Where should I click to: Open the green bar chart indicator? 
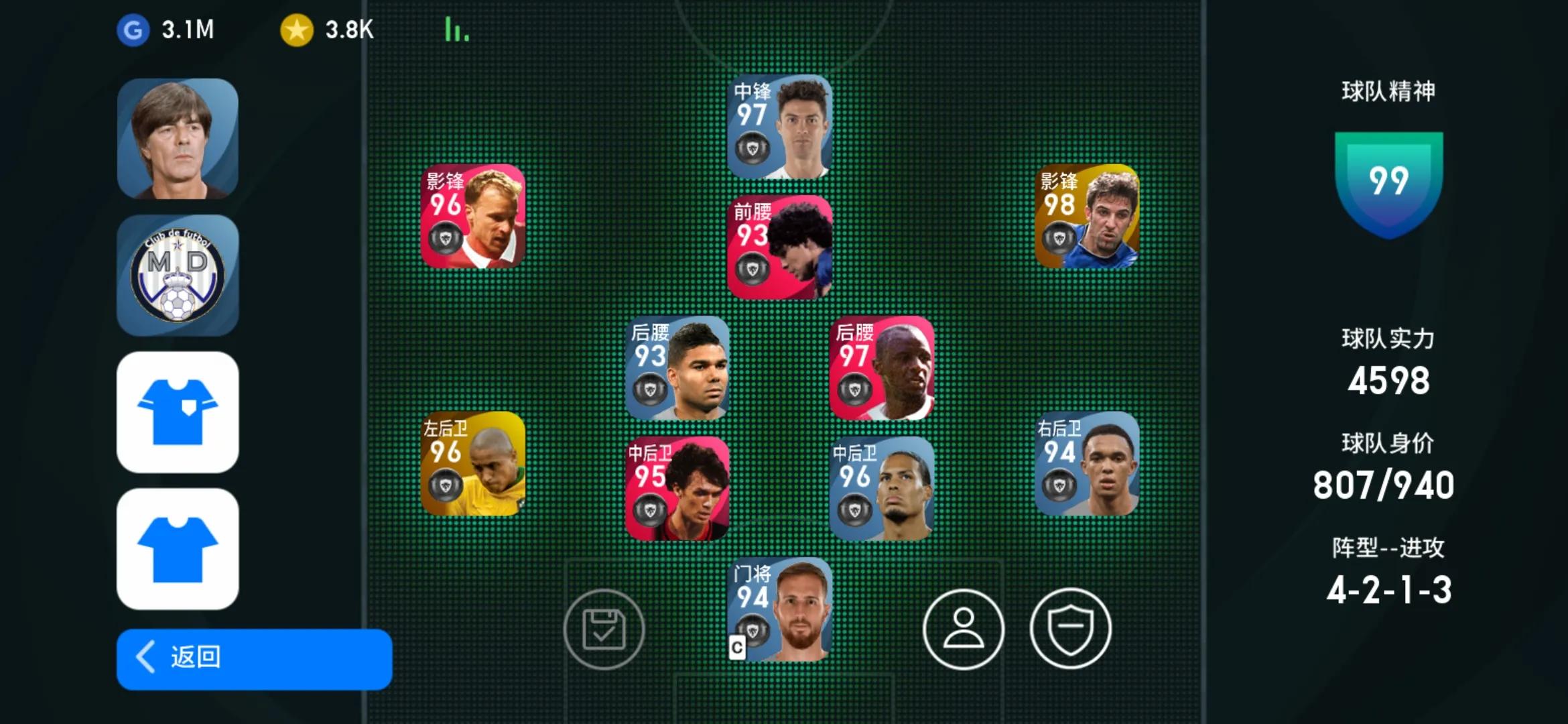tap(456, 29)
